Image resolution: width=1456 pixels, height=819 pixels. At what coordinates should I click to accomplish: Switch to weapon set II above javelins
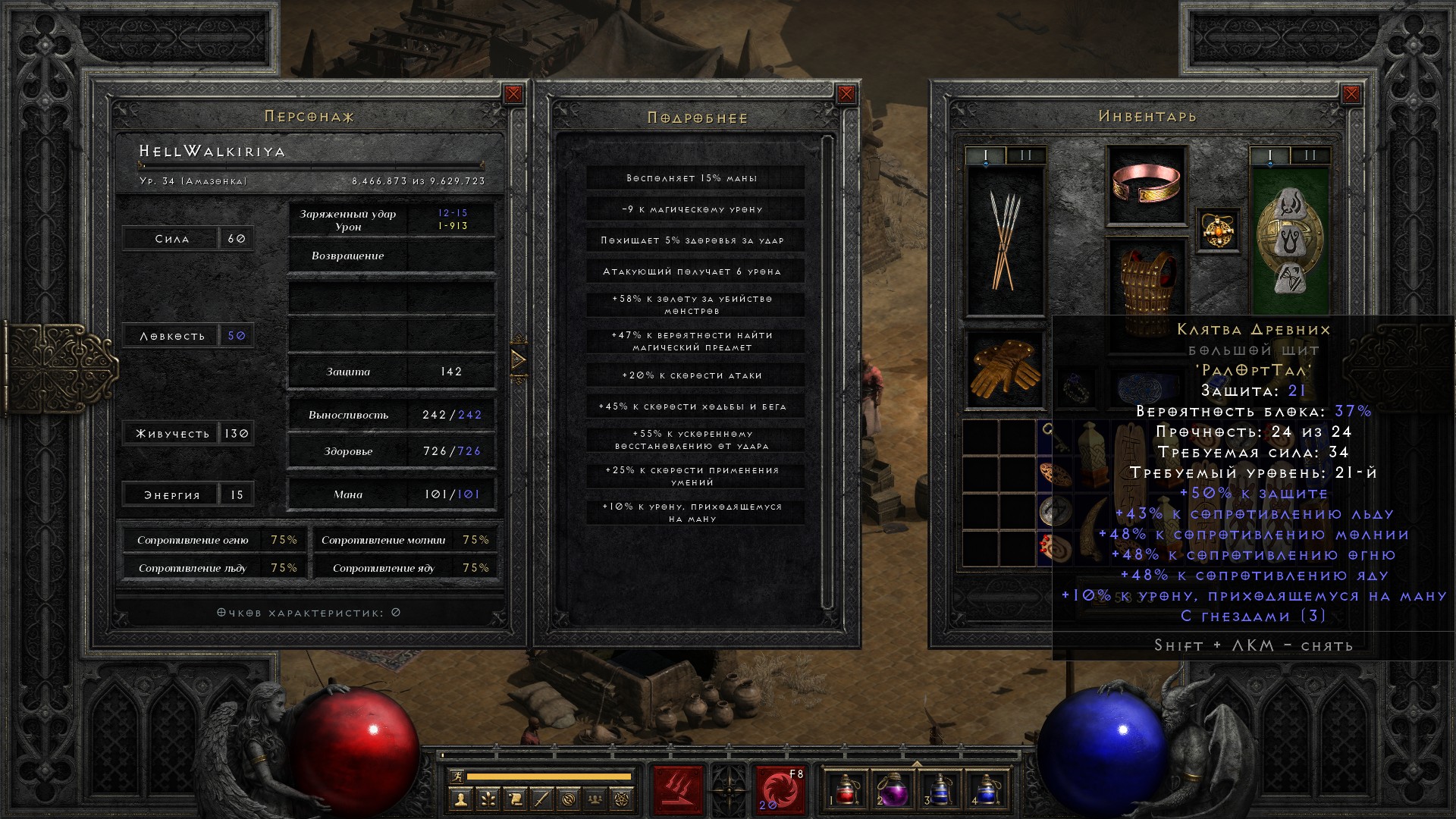pos(1026,155)
